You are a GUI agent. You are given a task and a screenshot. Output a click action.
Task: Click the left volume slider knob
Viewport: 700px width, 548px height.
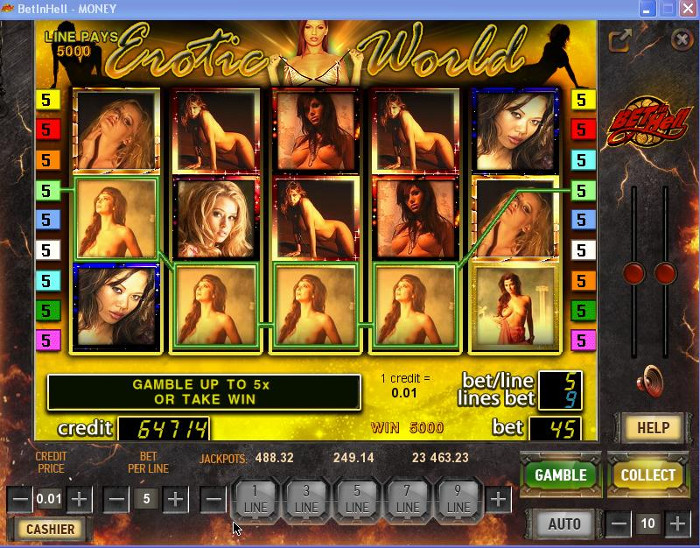[x=633, y=273]
